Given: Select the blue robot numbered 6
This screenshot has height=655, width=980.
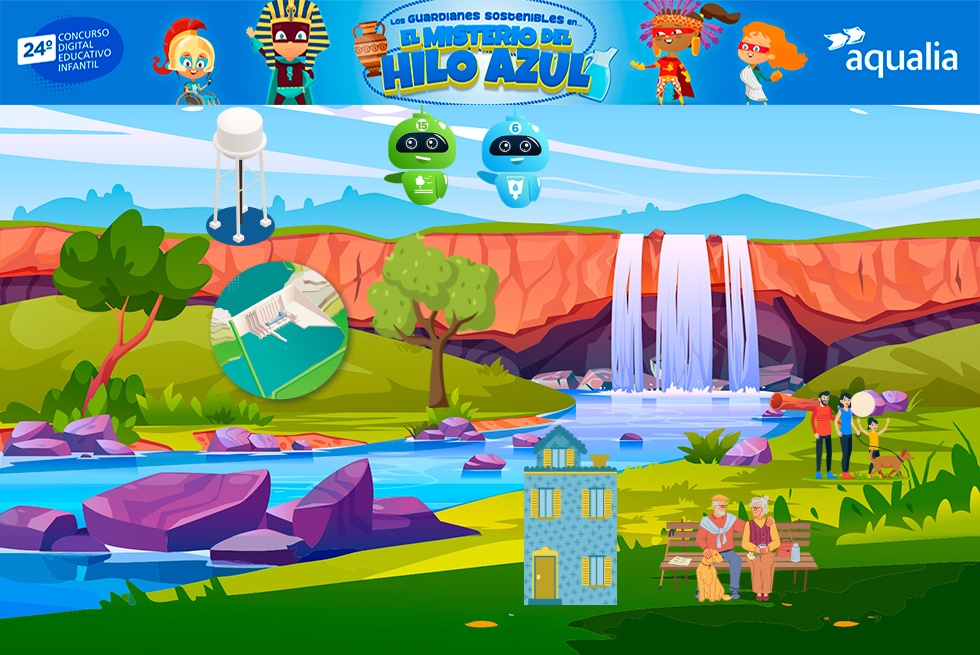Looking at the screenshot, I should 514,162.
